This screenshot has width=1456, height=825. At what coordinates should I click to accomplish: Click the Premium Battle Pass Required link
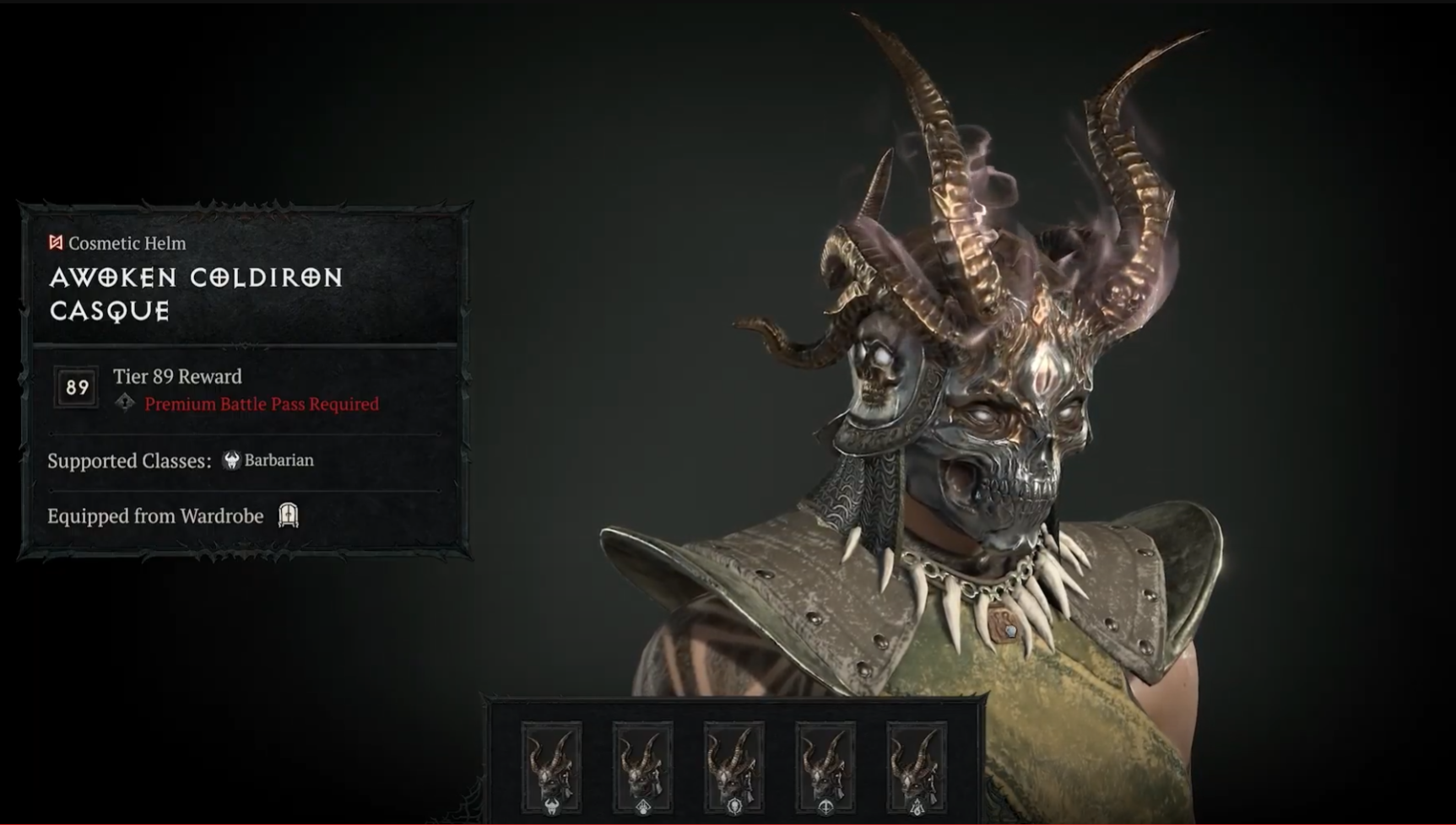point(260,404)
